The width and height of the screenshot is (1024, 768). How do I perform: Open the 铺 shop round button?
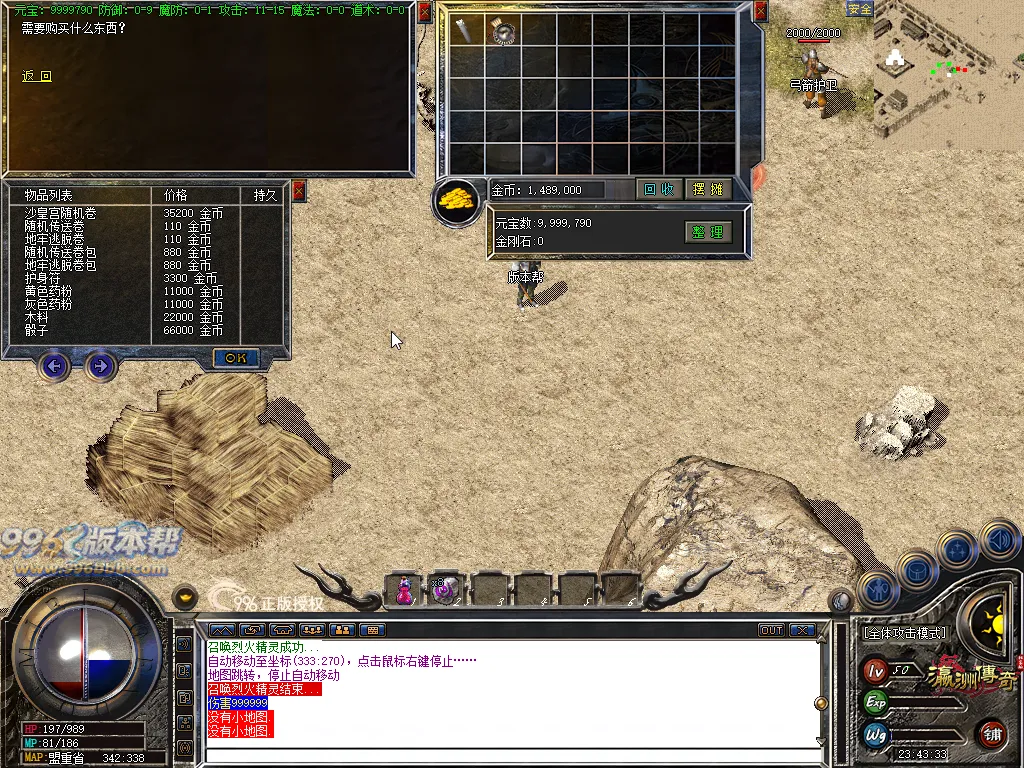(992, 734)
